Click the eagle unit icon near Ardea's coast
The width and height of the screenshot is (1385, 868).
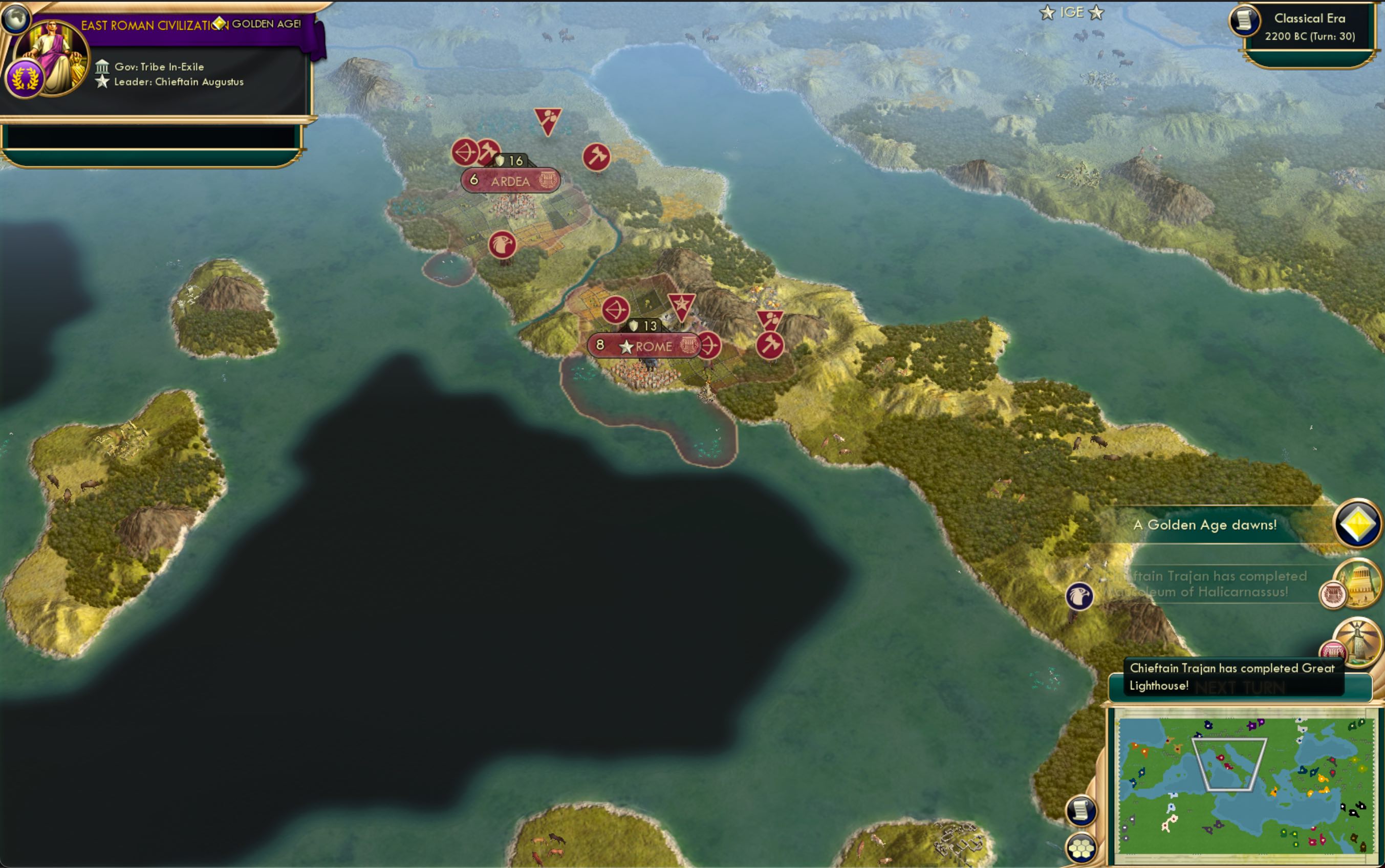click(x=503, y=244)
